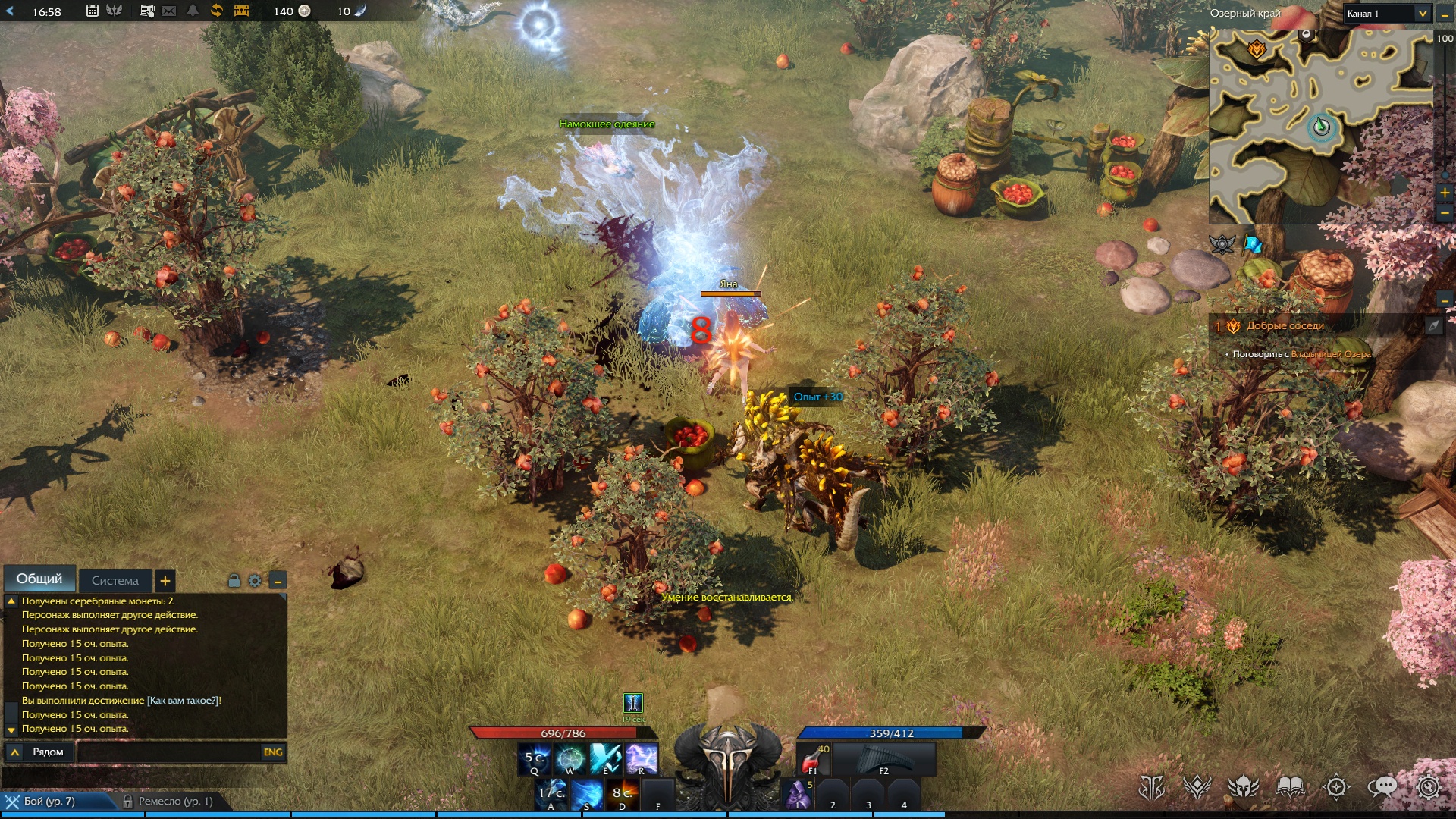This screenshot has height=819, width=1456.
Task: Open the speech bubble community menu
Action: click(x=1382, y=787)
